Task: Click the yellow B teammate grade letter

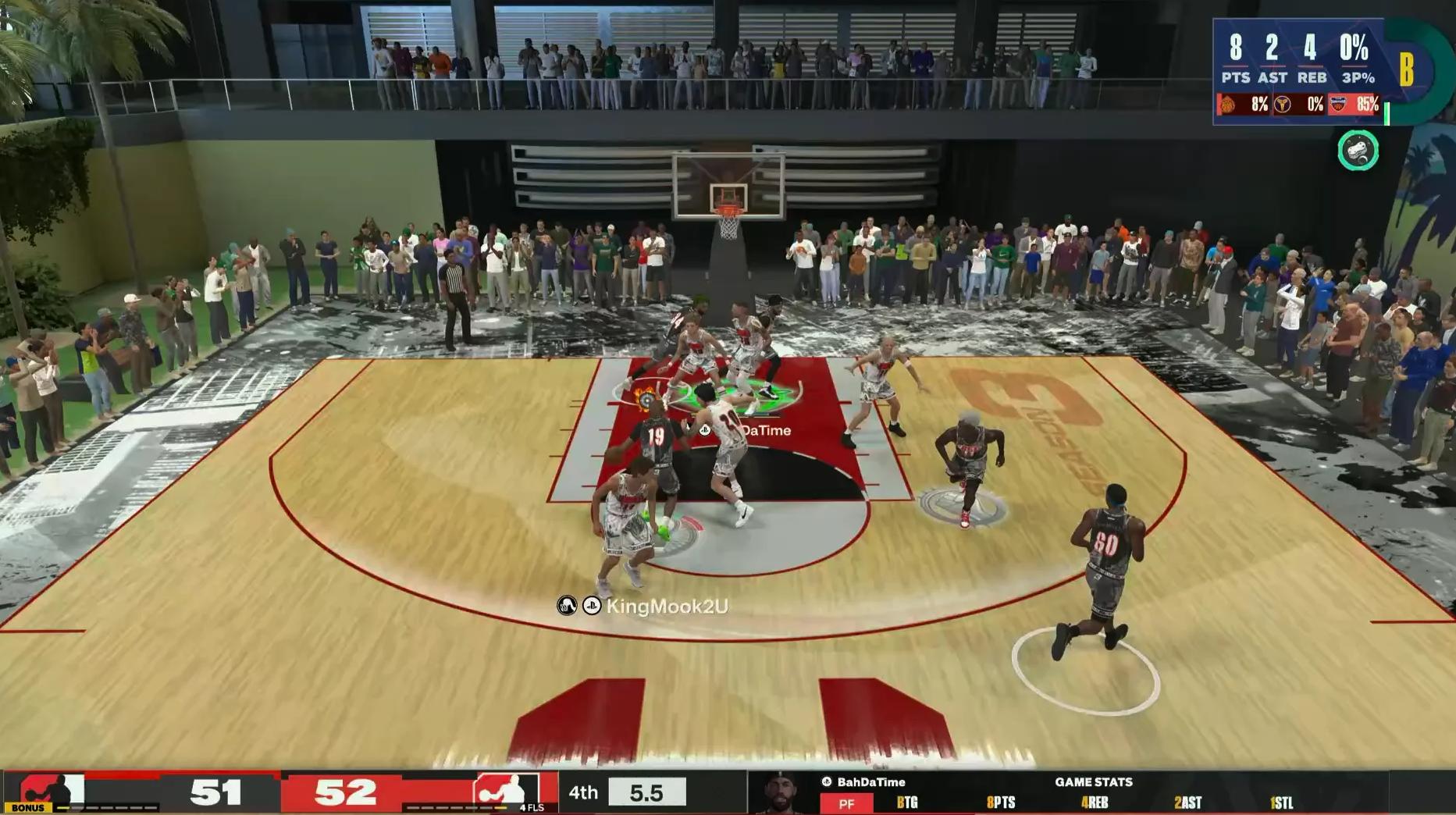Action: tap(1406, 69)
